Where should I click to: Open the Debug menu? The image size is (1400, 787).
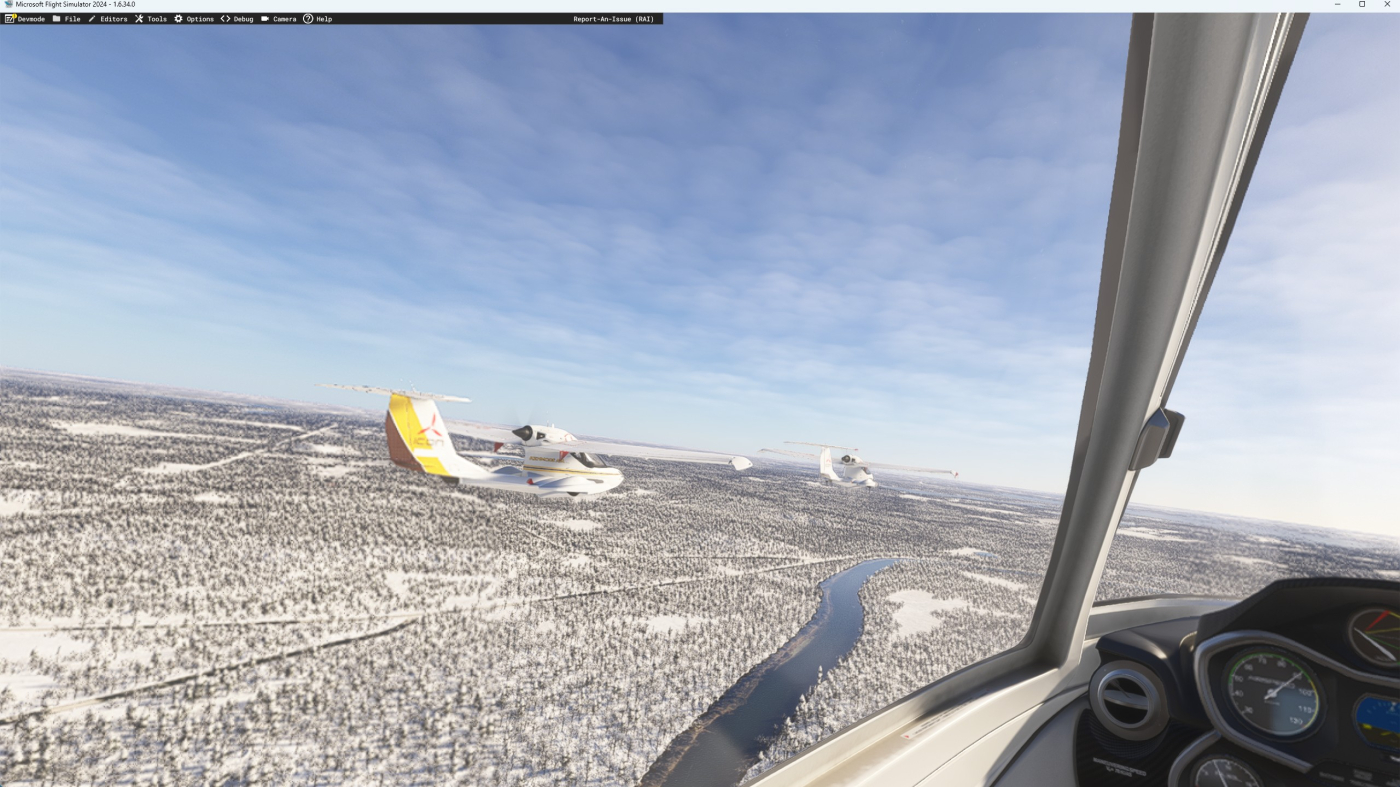238,19
